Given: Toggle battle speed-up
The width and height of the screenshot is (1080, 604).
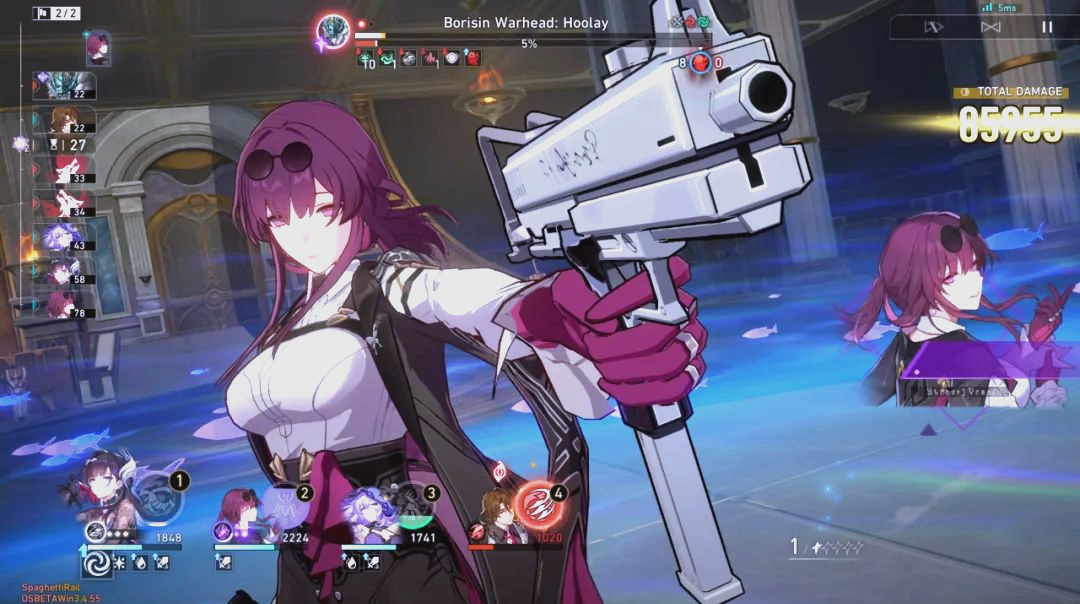Looking at the screenshot, I should (x=934, y=27).
